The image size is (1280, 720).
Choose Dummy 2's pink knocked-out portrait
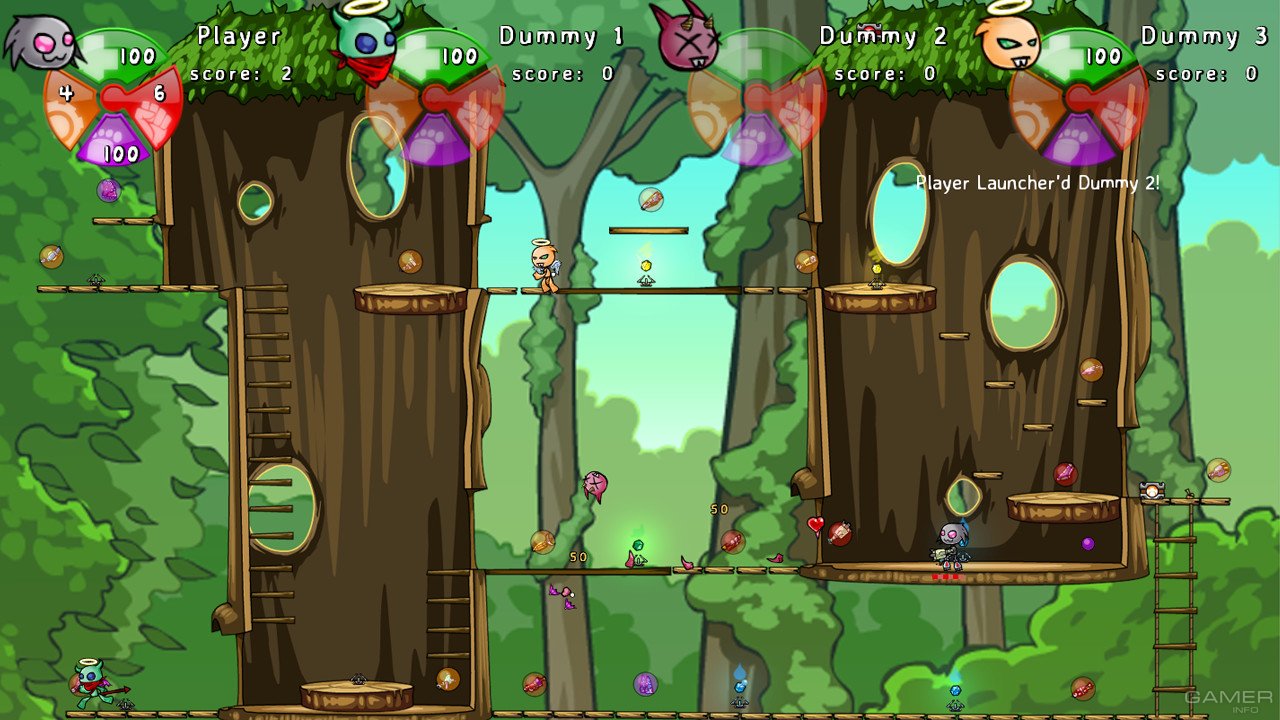click(x=686, y=38)
